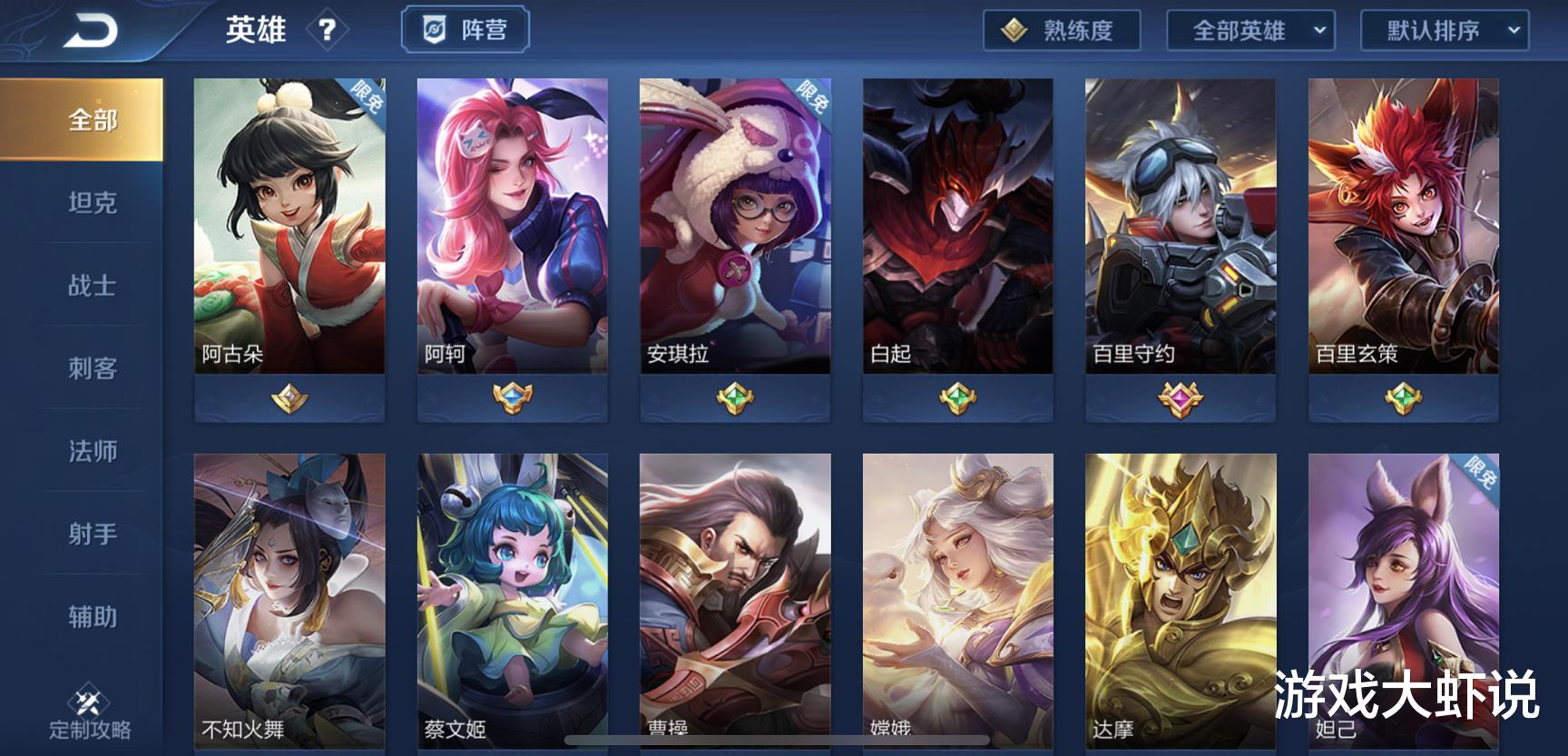This screenshot has width=1568, height=756.
Task: Click the blue proficiency medal under 阿轲
Action: 513,393
